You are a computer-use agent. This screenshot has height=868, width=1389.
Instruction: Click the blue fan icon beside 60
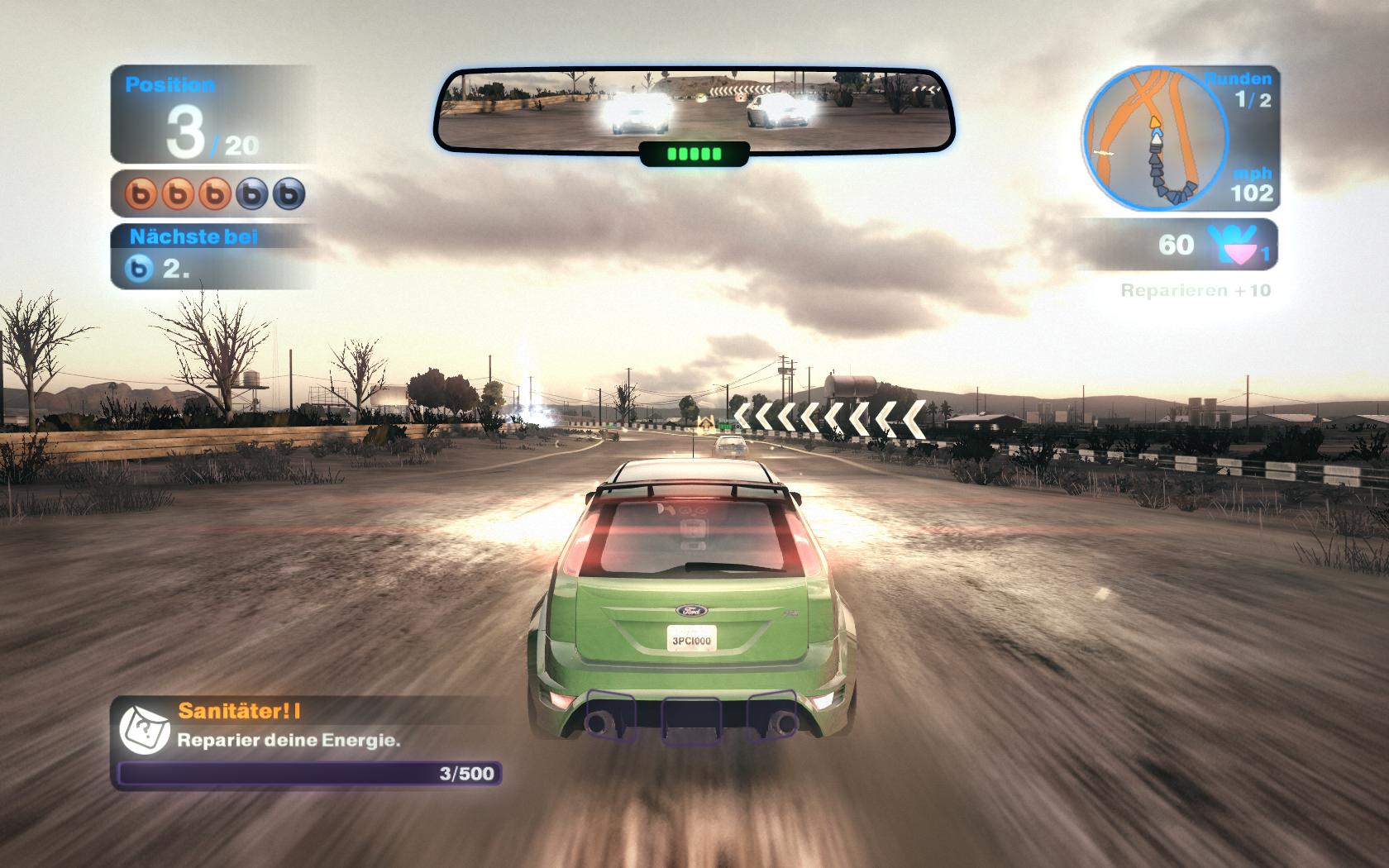pyautogui.click(x=1231, y=243)
